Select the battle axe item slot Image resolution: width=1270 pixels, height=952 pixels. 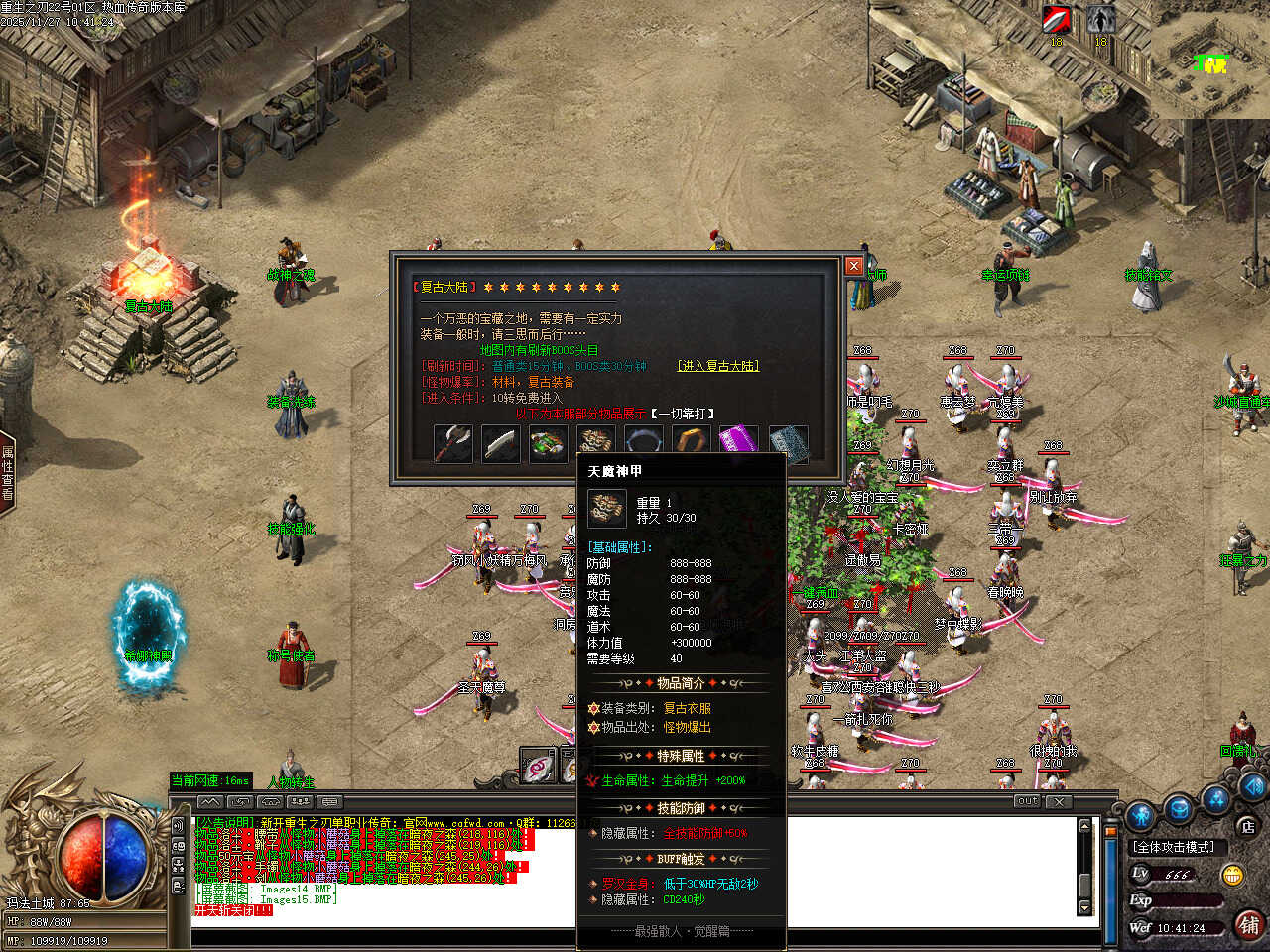452,443
